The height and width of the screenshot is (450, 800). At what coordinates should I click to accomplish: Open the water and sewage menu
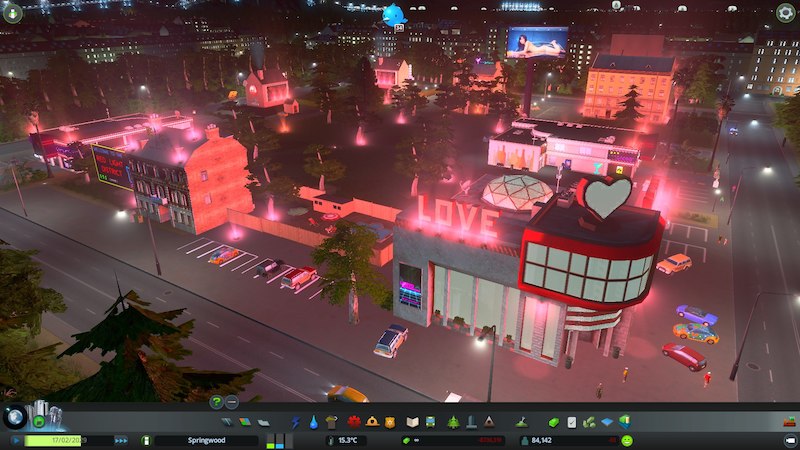[x=313, y=423]
